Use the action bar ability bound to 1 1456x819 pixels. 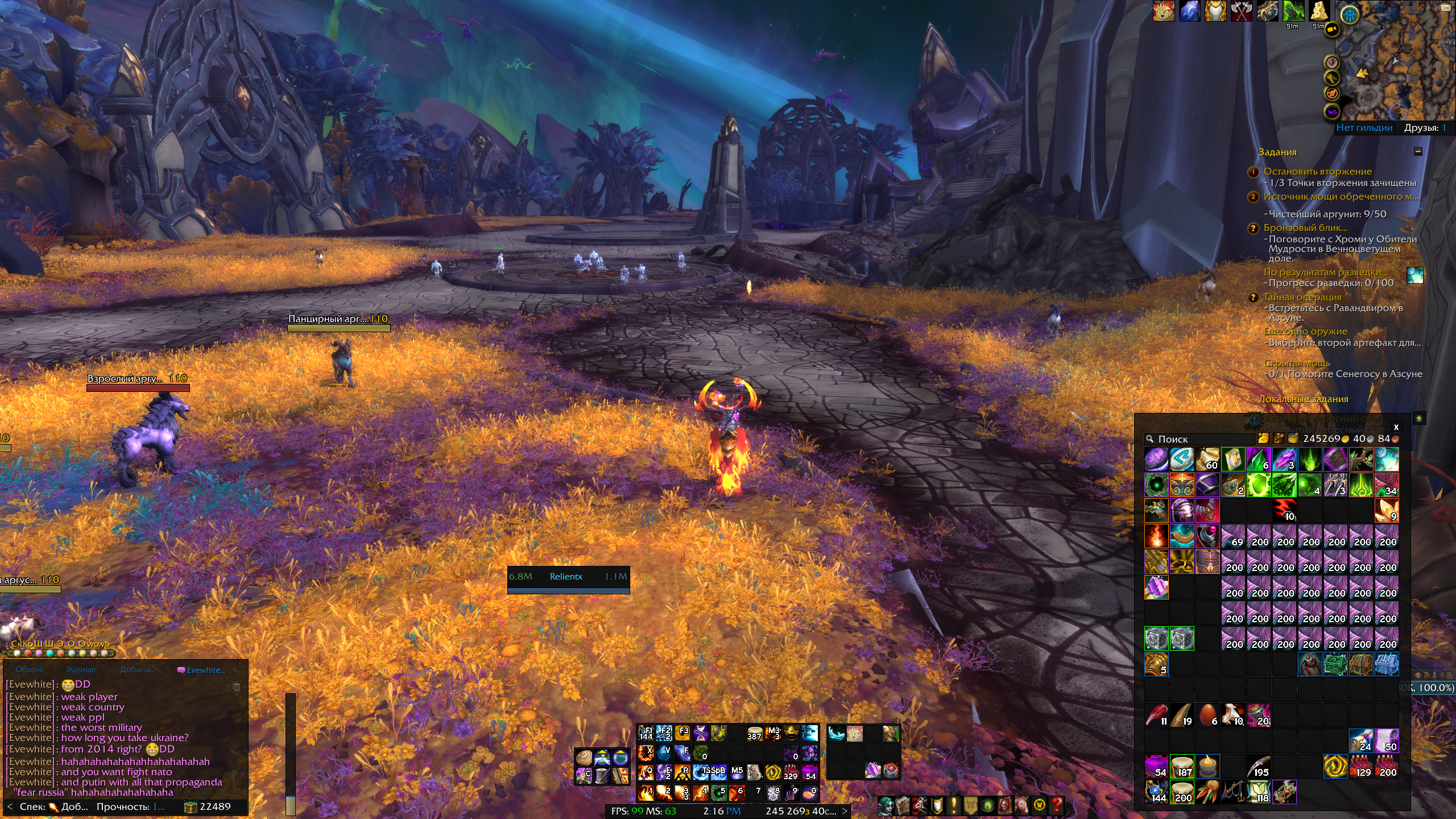(x=646, y=792)
